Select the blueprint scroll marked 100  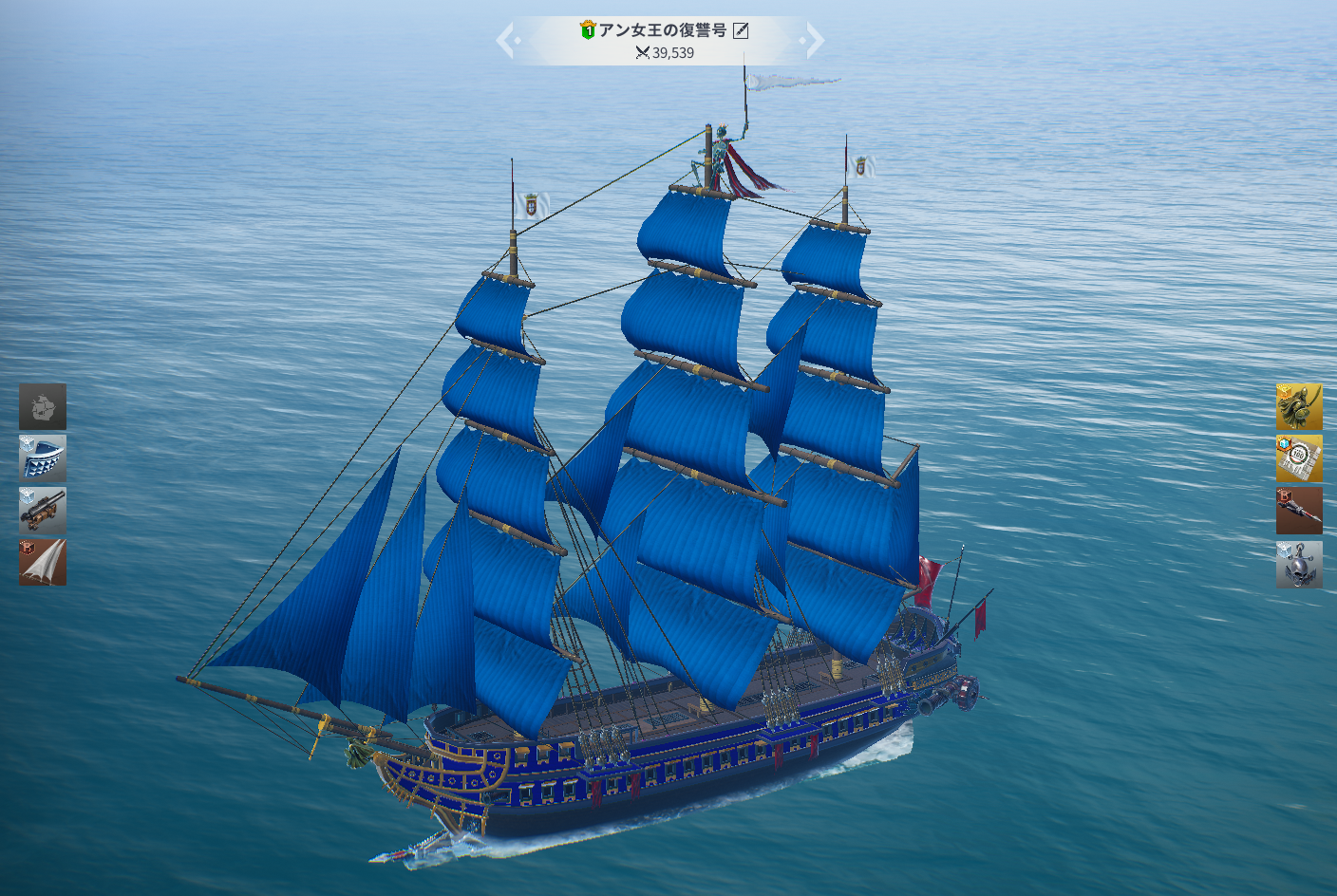pos(1299,459)
